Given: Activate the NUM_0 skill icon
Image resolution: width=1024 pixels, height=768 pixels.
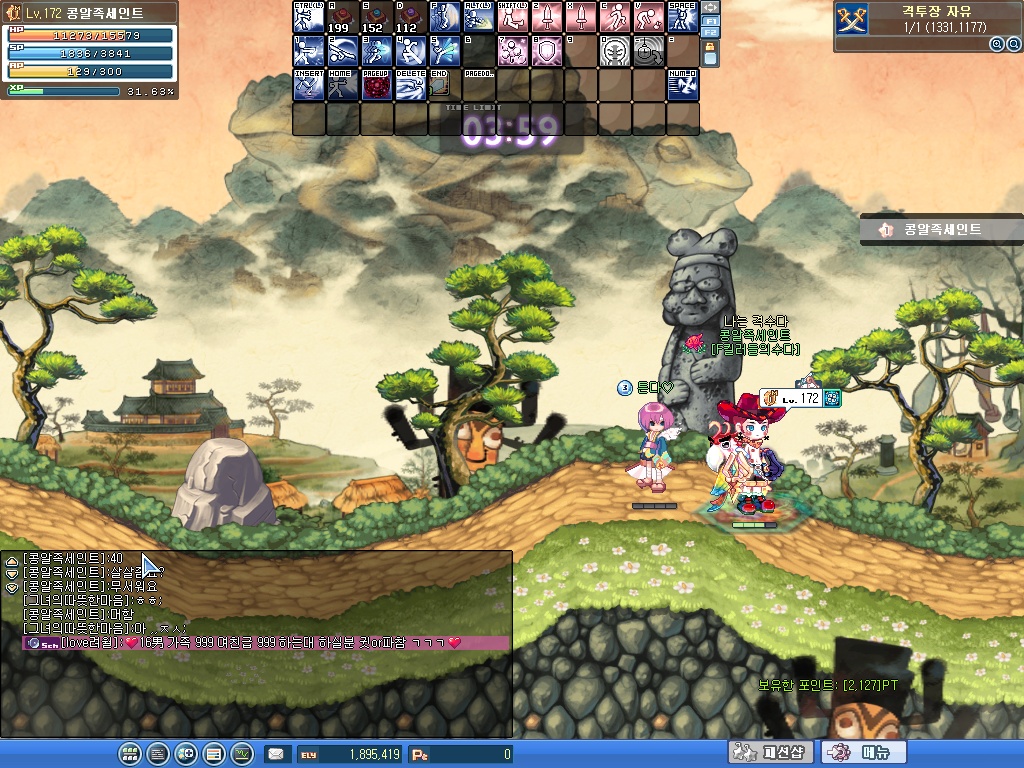Looking at the screenshot, I should click(683, 85).
